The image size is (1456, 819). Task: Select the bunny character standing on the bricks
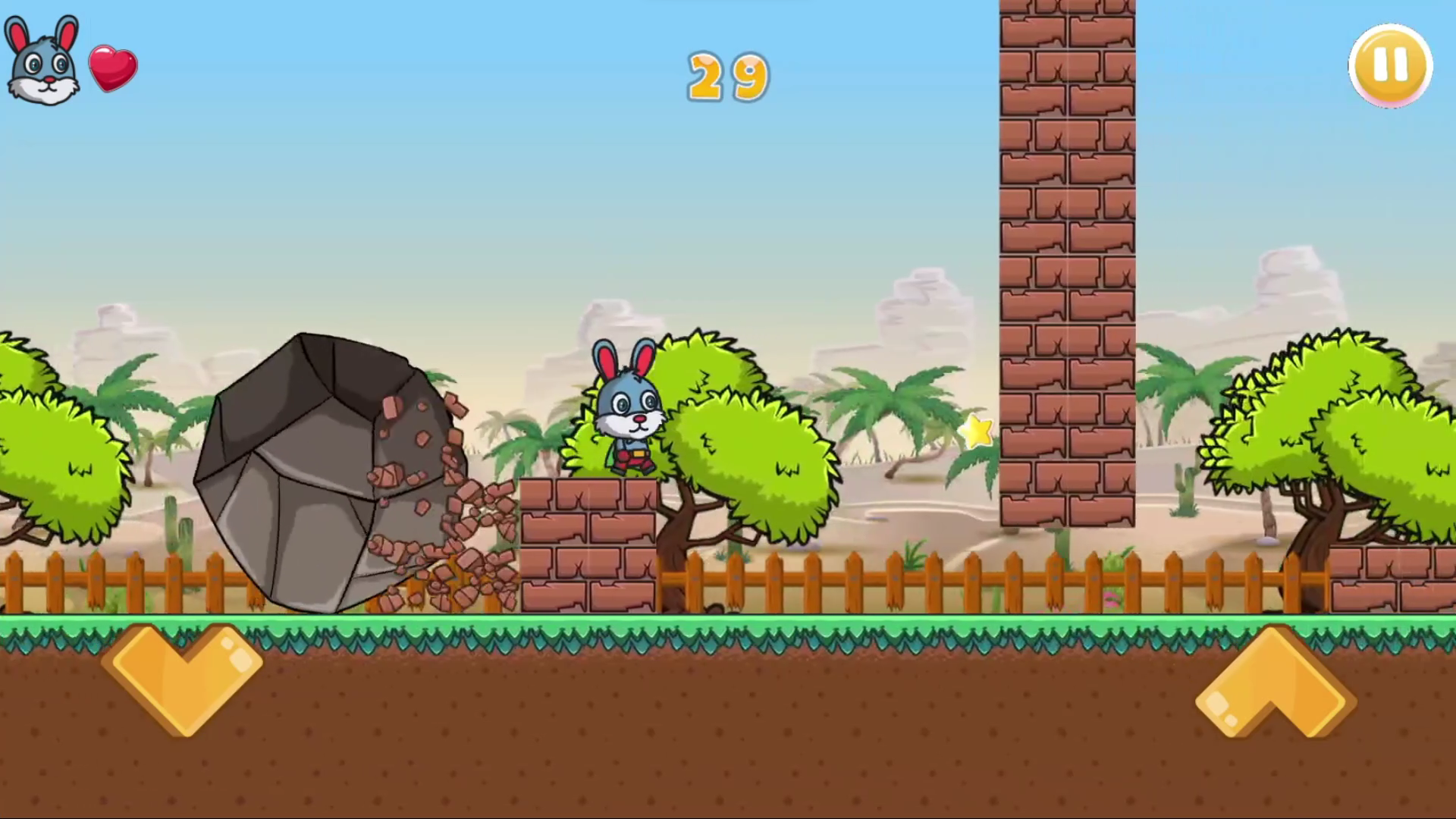point(628,409)
